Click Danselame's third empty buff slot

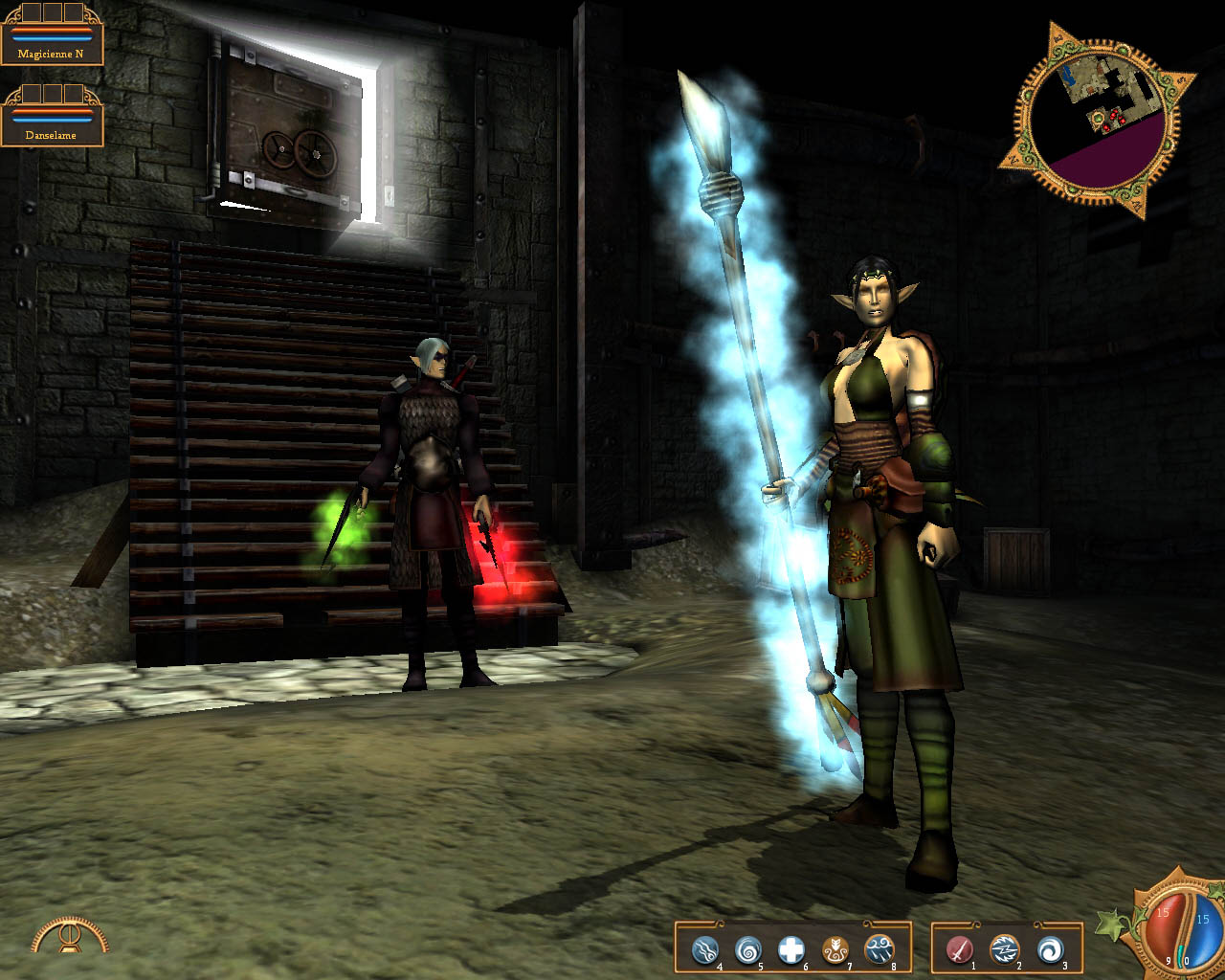pos(74,94)
